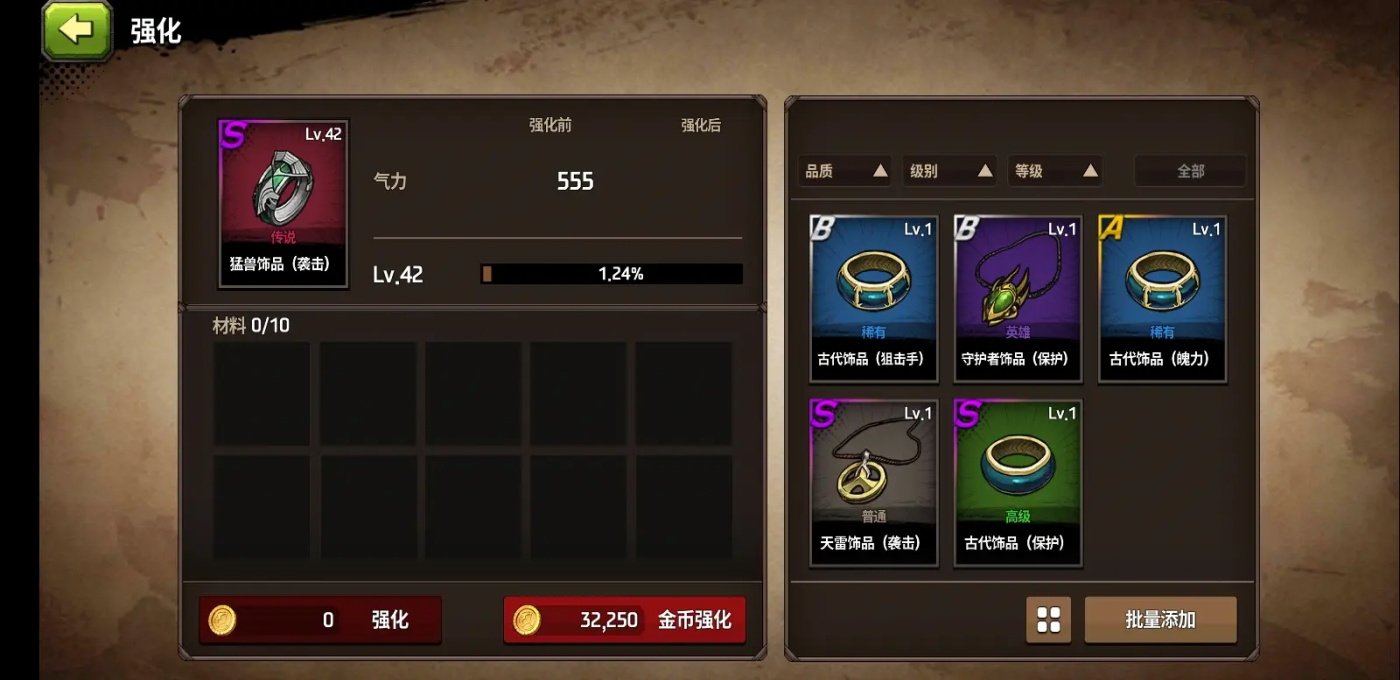Image resolution: width=1400 pixels, height=680 pixels.
Task: Select the 古代饰品（魄力）A-rank ring
Action: [x=1162, y=298]
